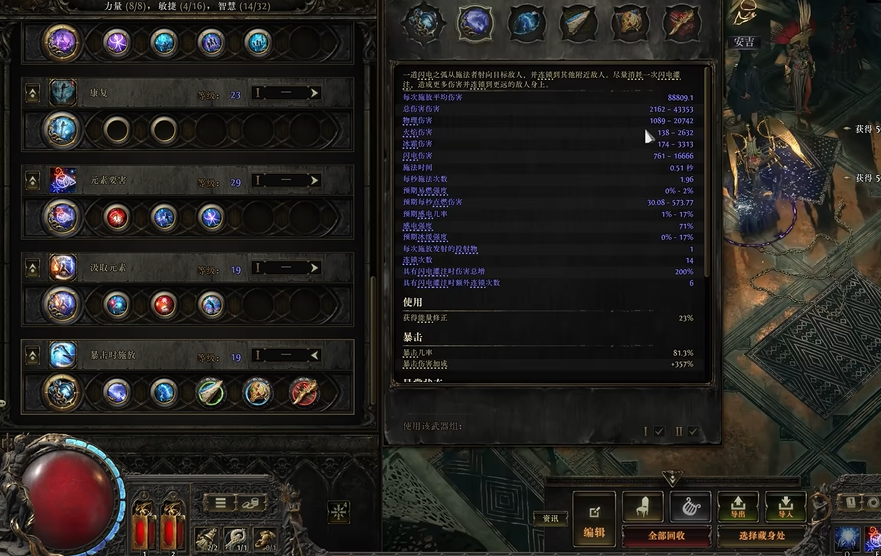
Task: Click the 导入 (Import) hideout button
Action: tap(786, 507)
